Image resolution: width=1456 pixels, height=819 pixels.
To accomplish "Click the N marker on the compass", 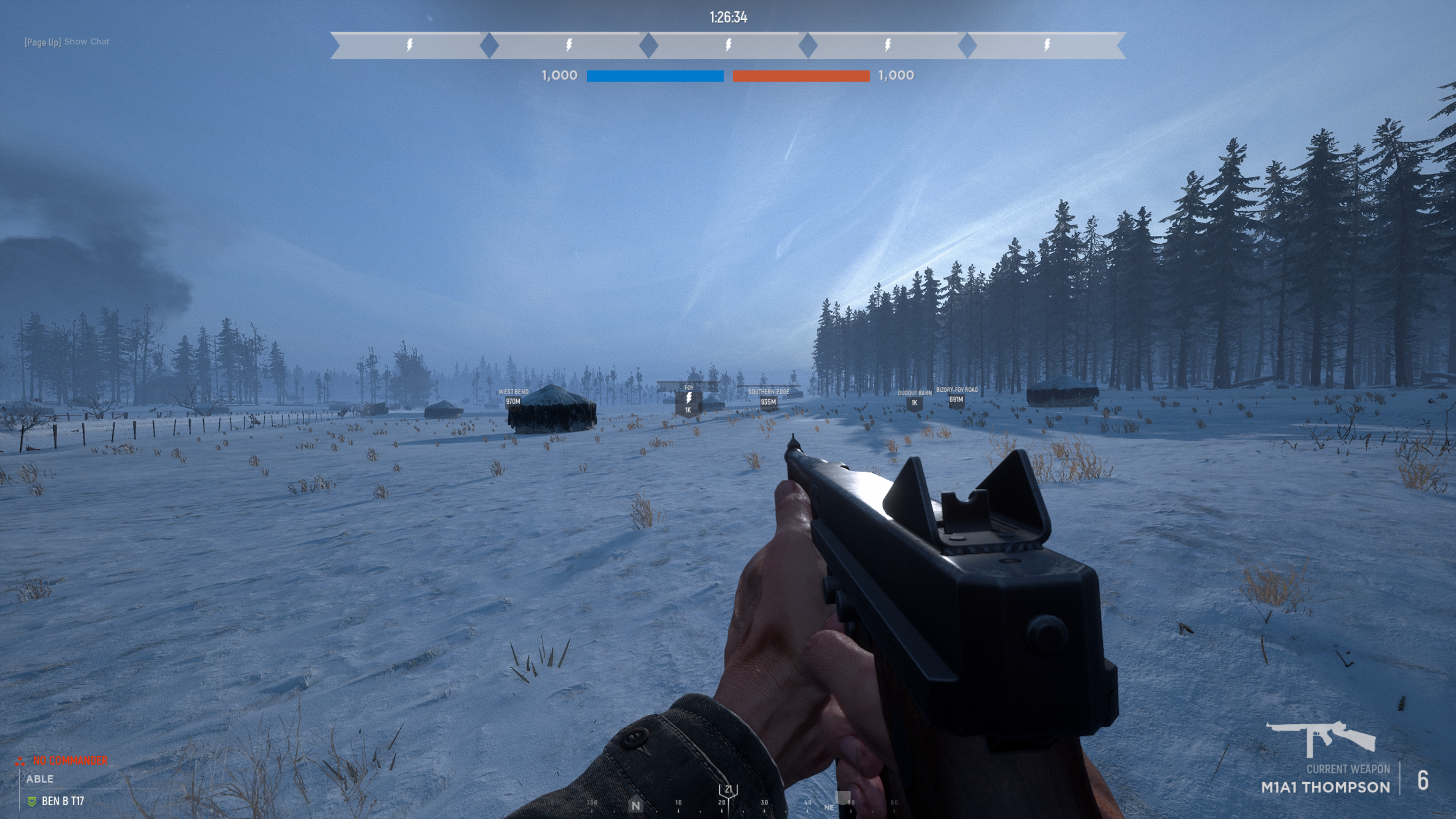I will click(x=636, y=805).
